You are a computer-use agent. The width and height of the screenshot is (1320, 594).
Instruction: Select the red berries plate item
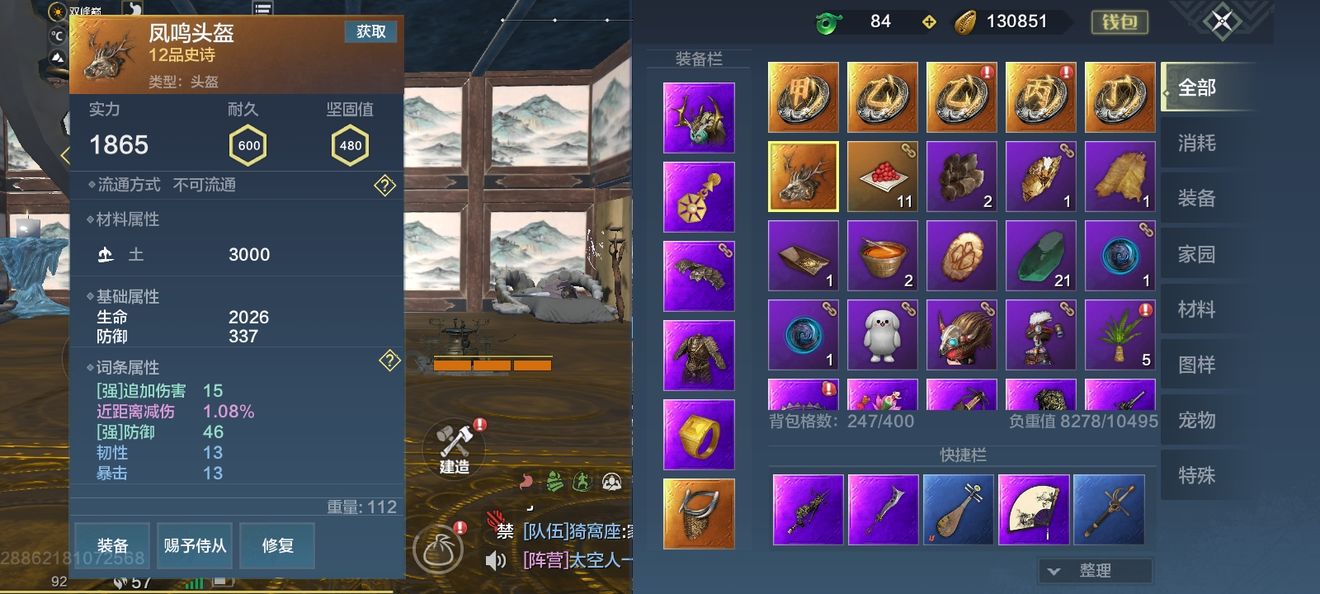click(882, 177)
